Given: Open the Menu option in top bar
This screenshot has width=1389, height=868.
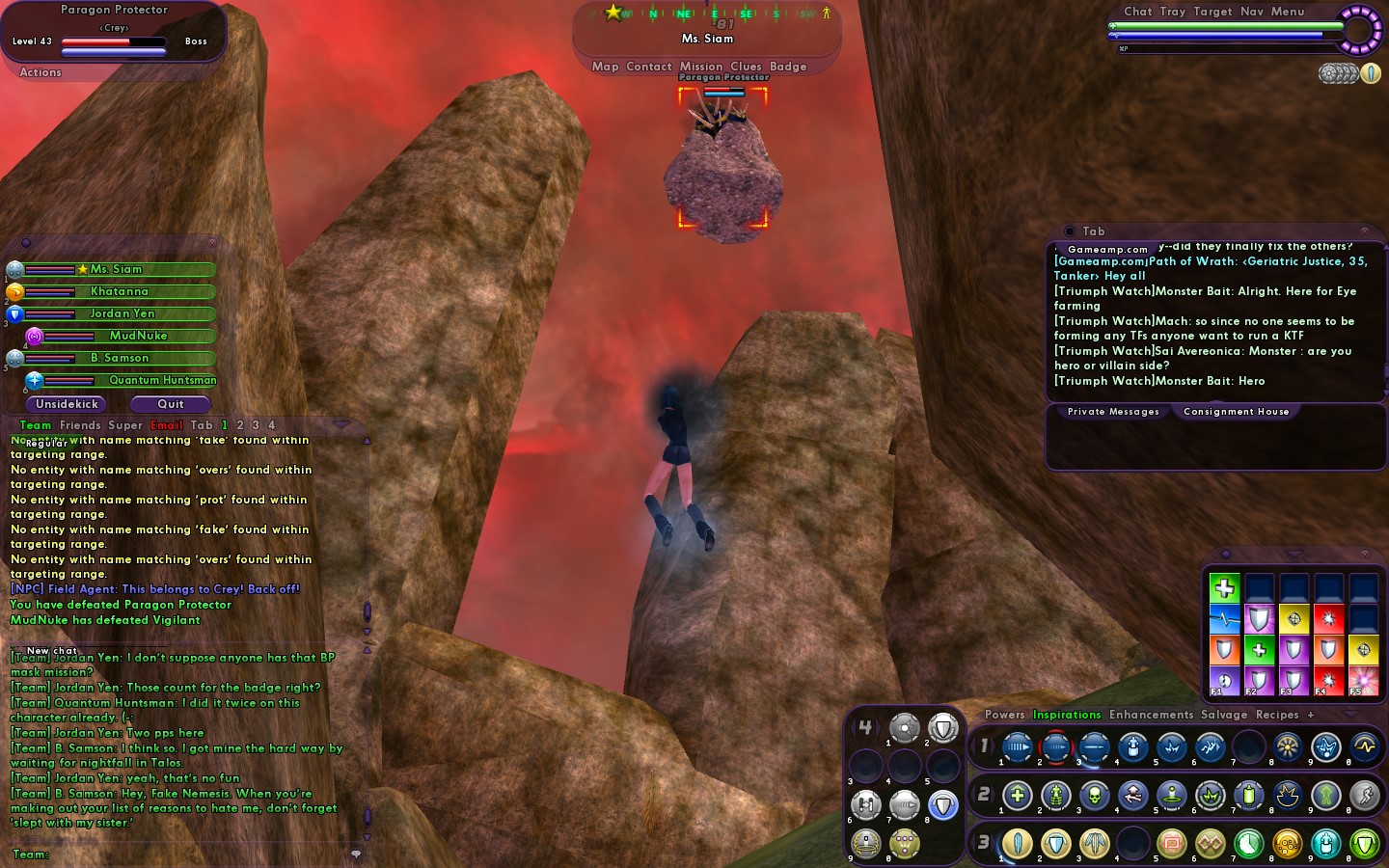Looking at the screenshot, I should [x=1288, y=12].
